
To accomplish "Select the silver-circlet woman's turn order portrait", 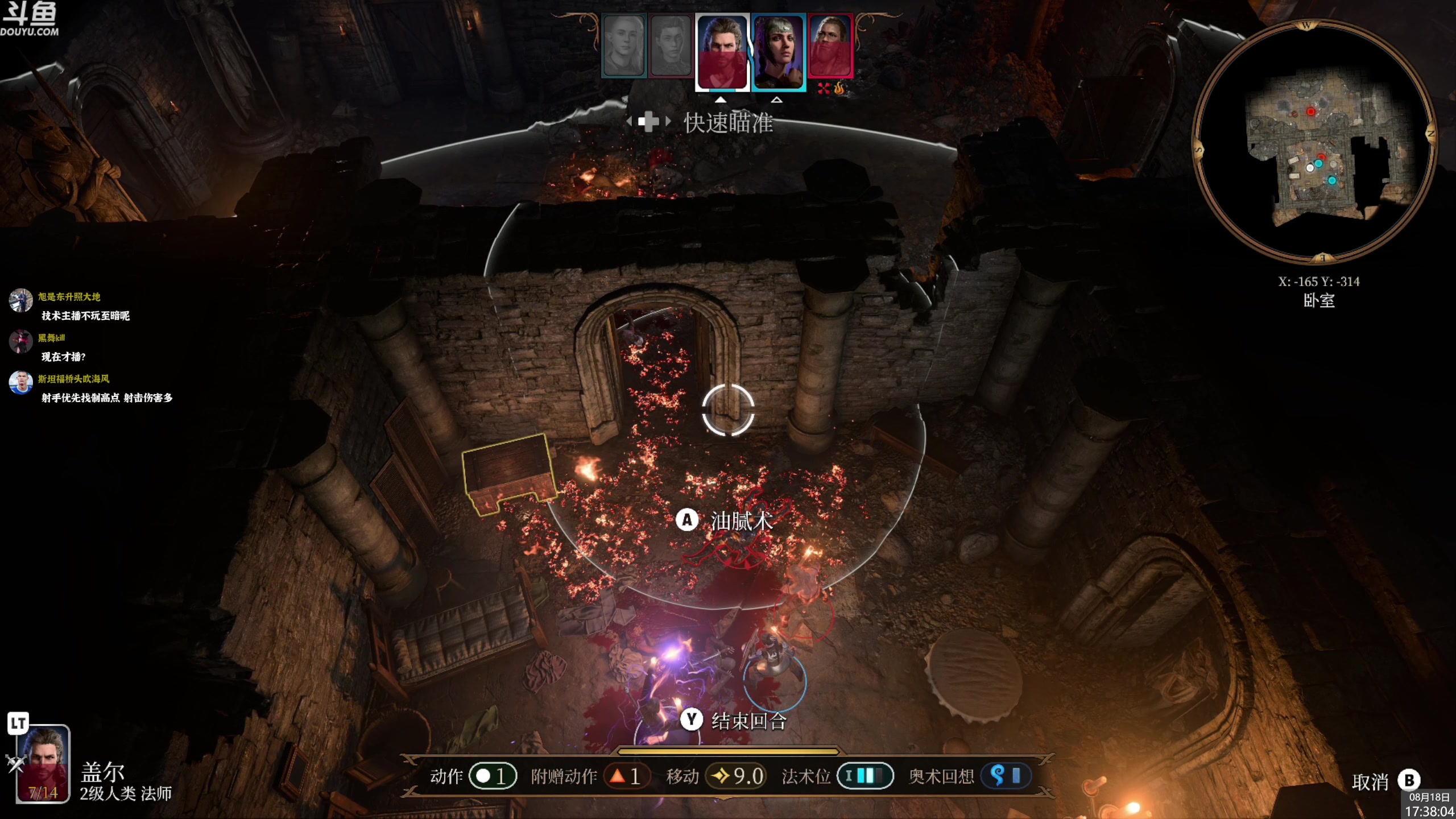I will pyautogui.click(x=778, y=51).
